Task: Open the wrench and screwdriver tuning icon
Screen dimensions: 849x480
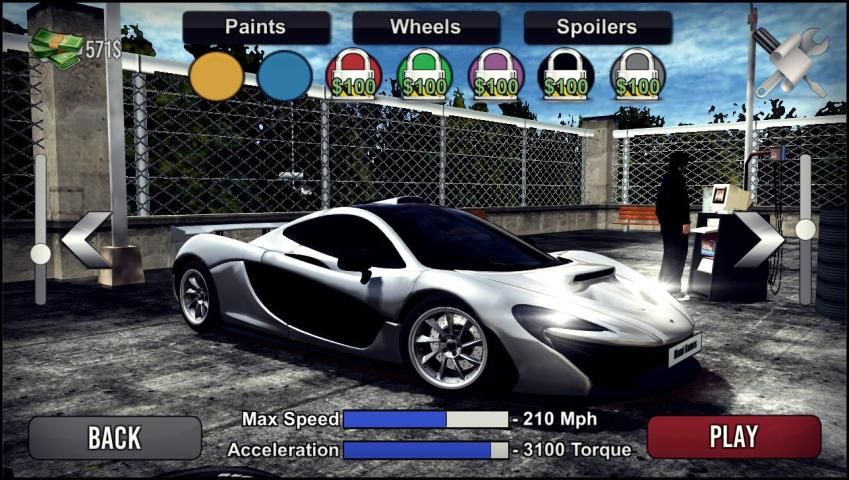Action: pyautogui.click(x=790, y=60)
